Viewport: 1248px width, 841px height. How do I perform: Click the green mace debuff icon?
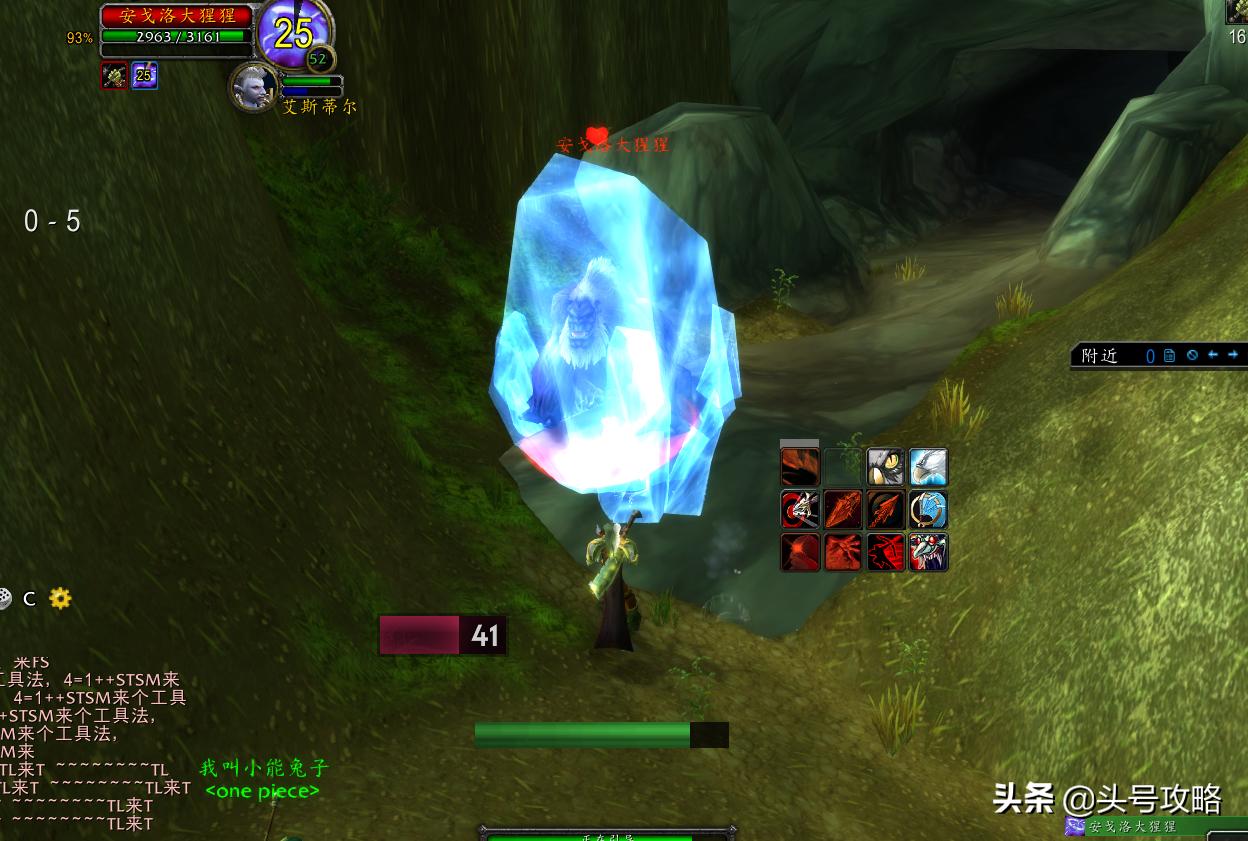114,76
